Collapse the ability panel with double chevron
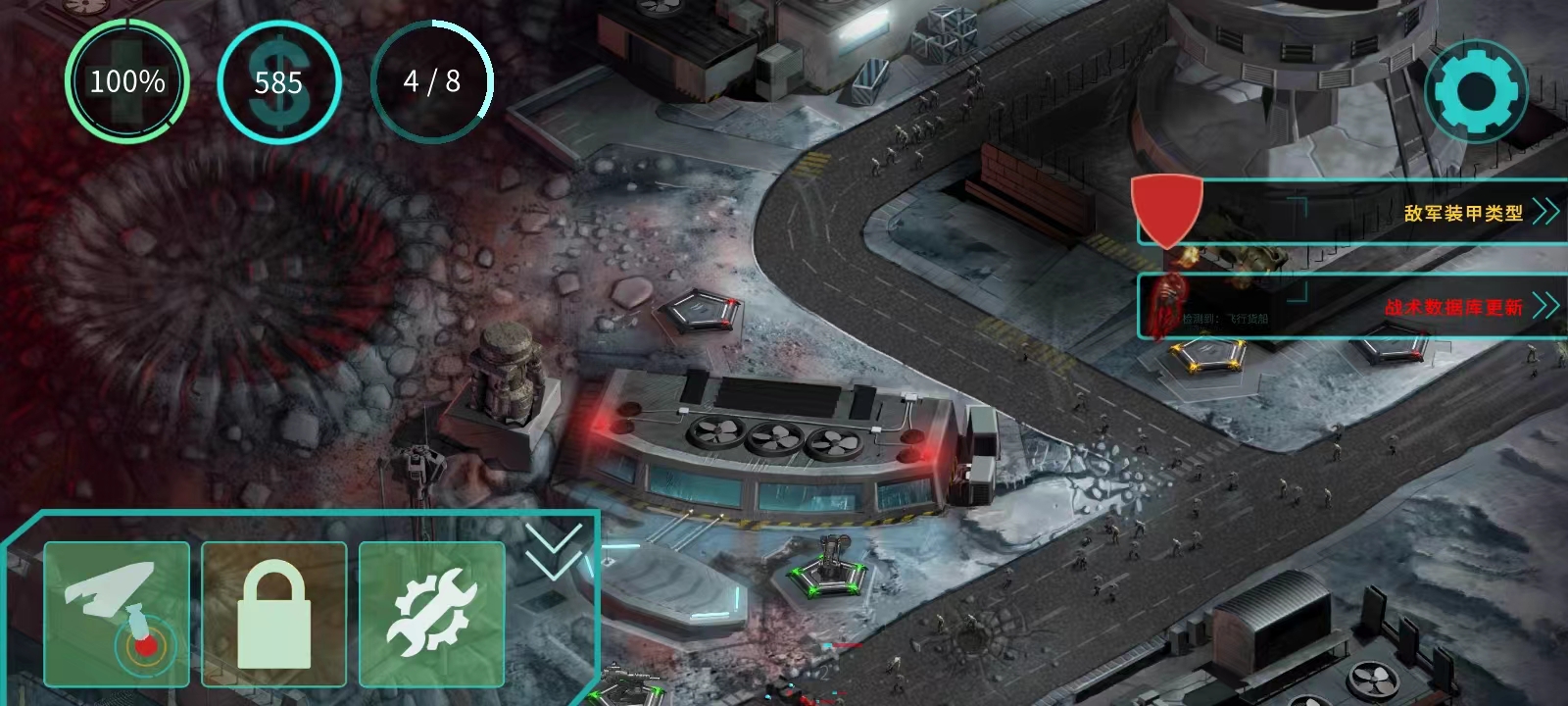1568x706 pixels. coord(554,550)
